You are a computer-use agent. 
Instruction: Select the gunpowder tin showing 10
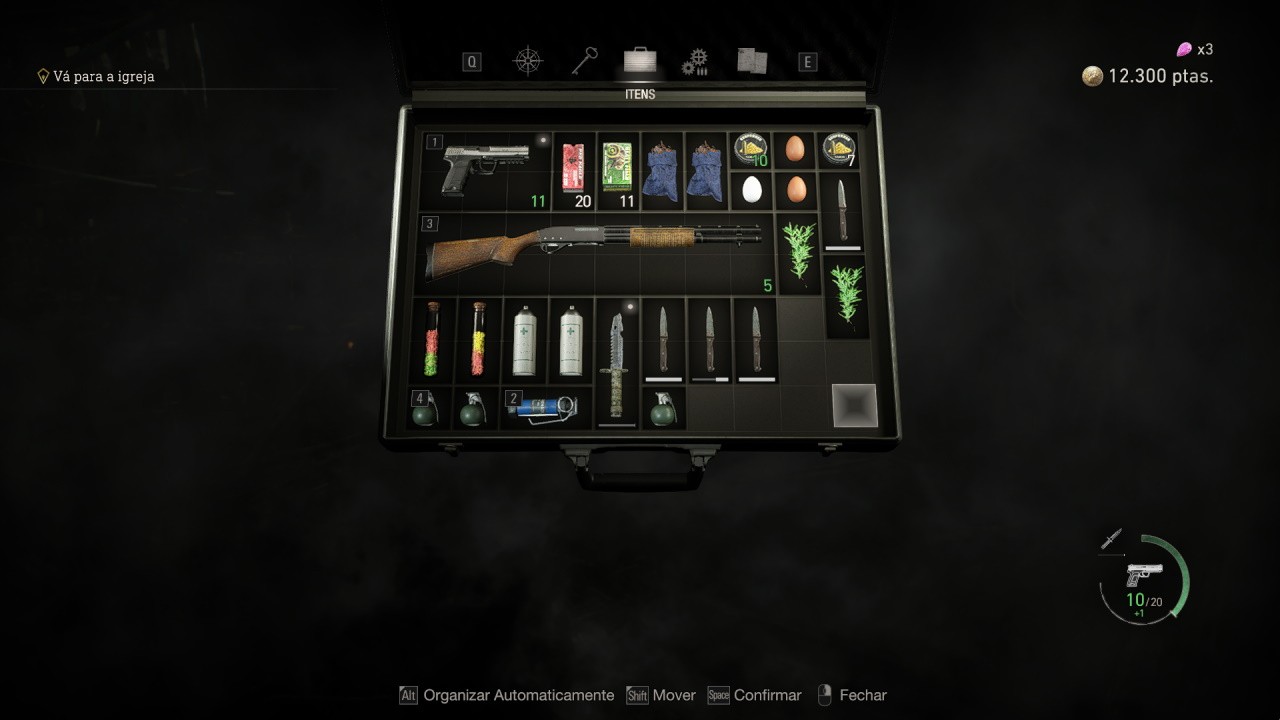(750, 149)
